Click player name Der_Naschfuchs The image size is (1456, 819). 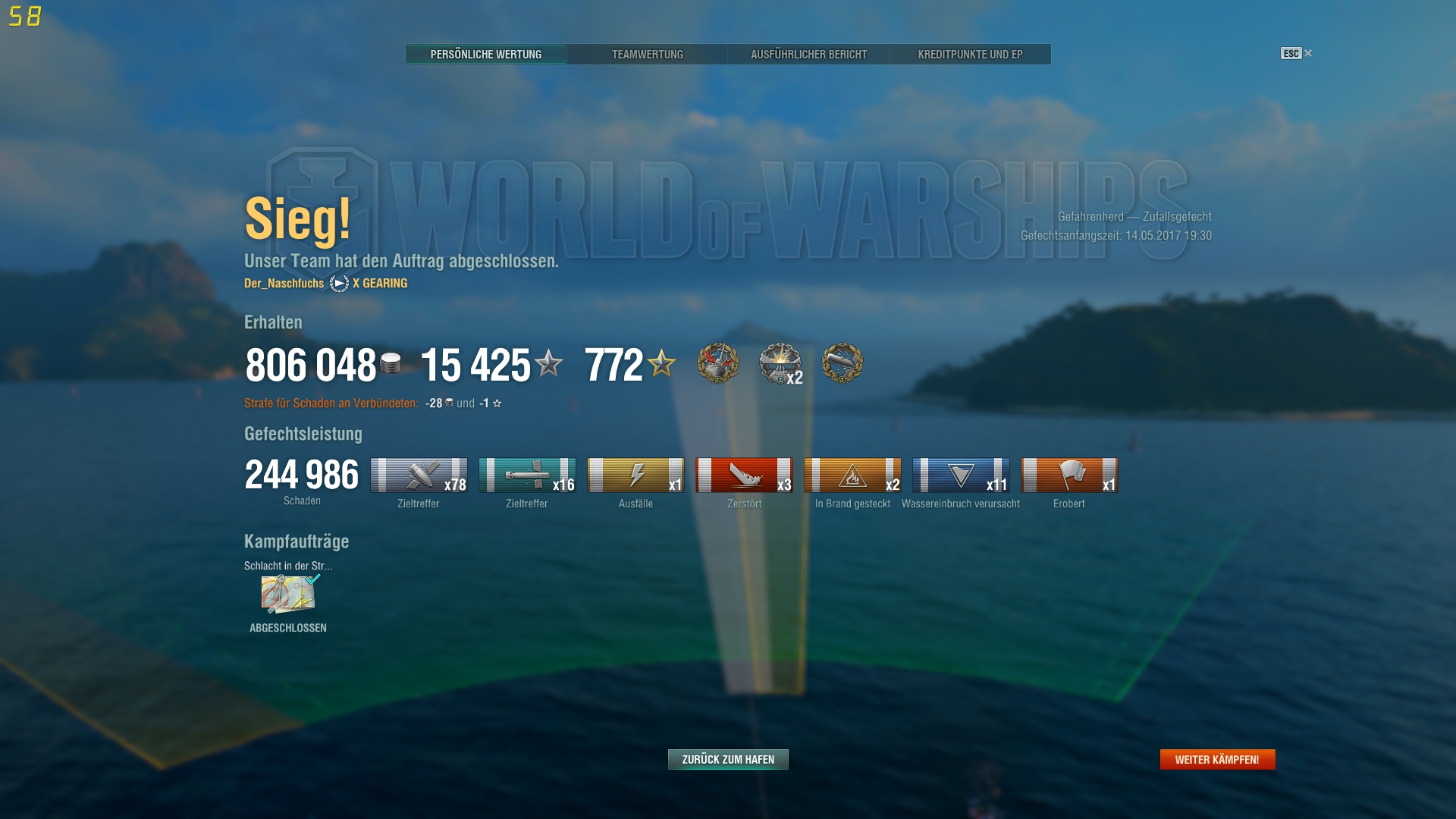coord(284,284)
